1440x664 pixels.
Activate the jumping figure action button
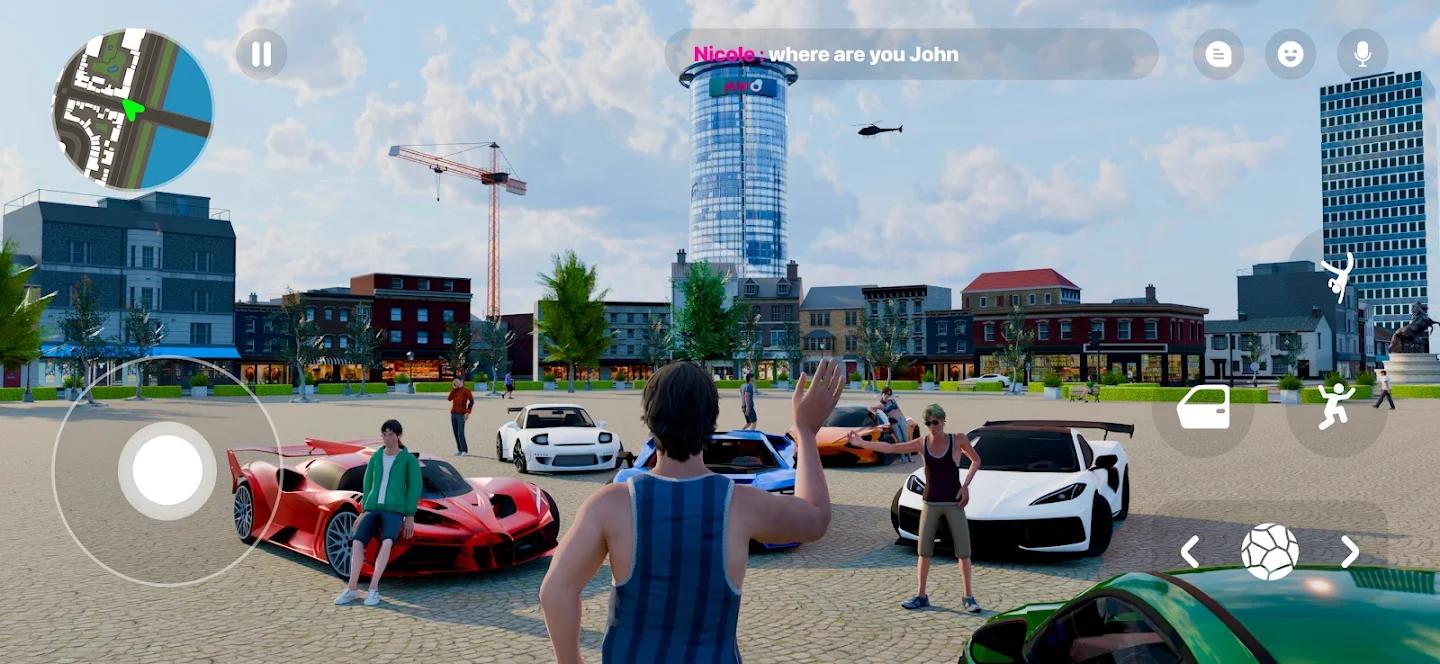[x=1335, y=407]
